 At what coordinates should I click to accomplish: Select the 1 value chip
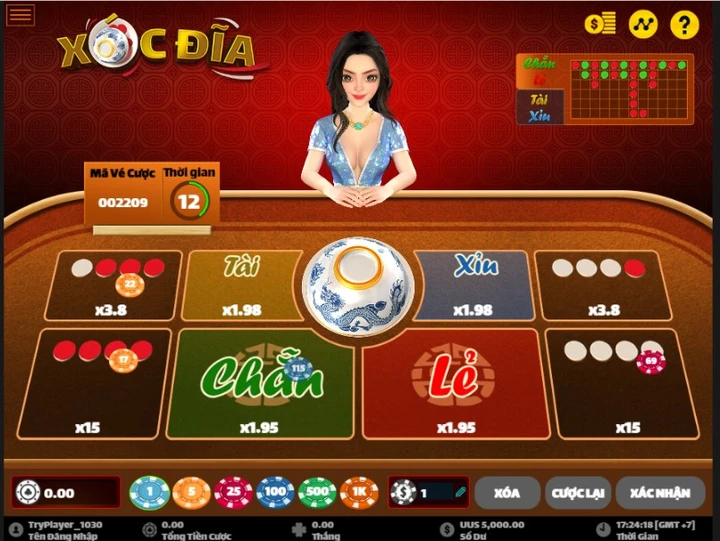[150, 492]
